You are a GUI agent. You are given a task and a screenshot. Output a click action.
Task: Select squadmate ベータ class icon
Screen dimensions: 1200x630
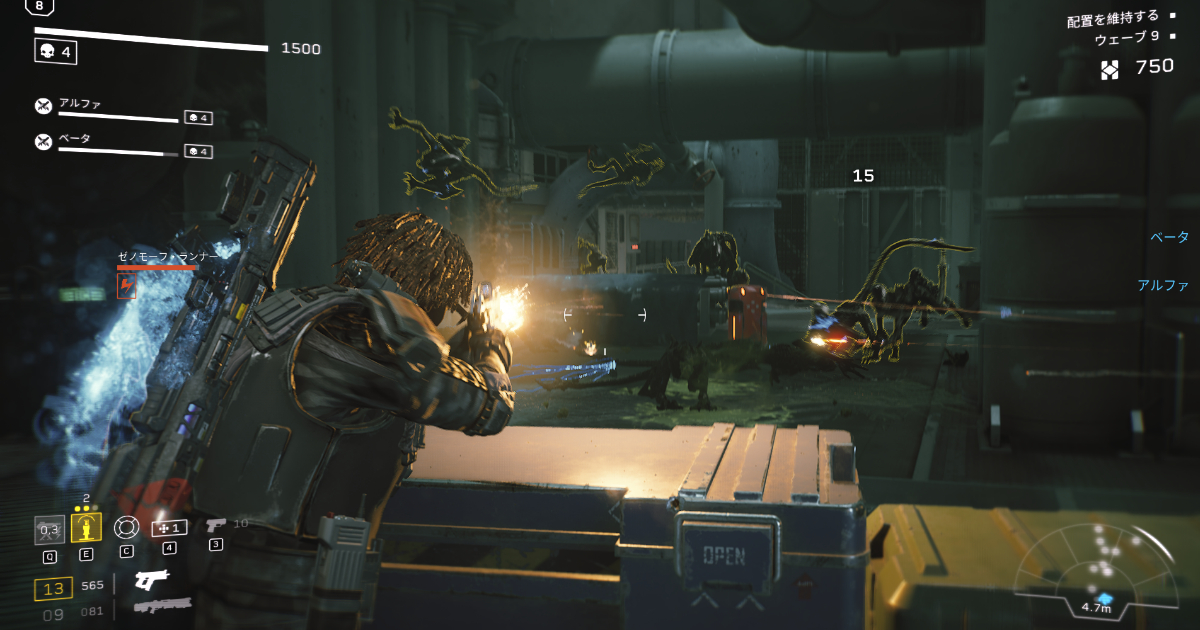43,141
